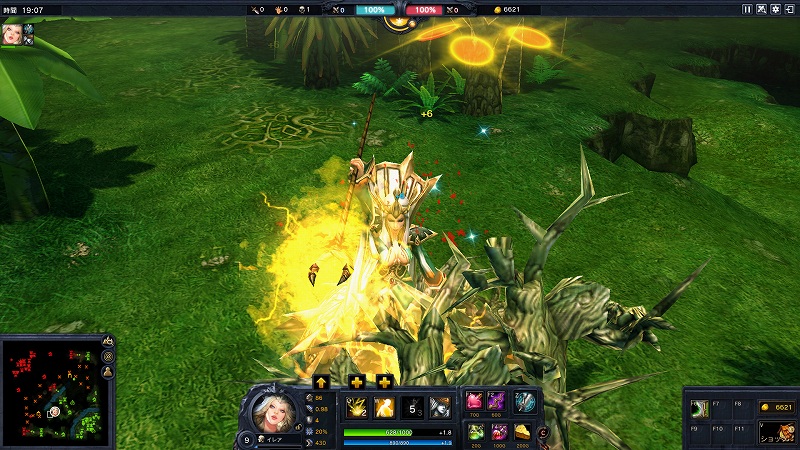Click the exit icon in the top bar
The width and height of the screenshot is (800, 450).
tap(790, 9)
